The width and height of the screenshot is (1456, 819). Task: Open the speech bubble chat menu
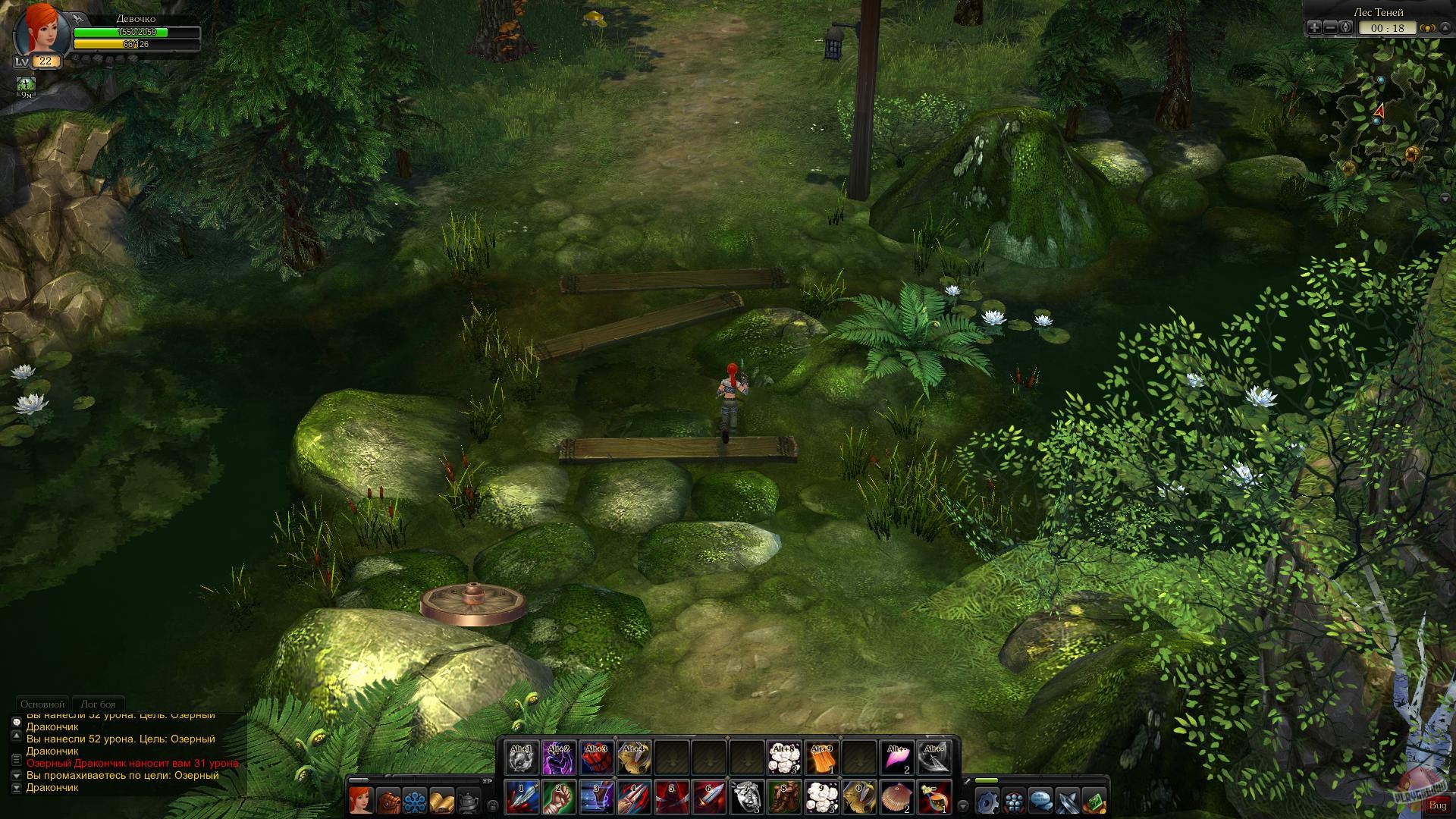click(1040, 801)
